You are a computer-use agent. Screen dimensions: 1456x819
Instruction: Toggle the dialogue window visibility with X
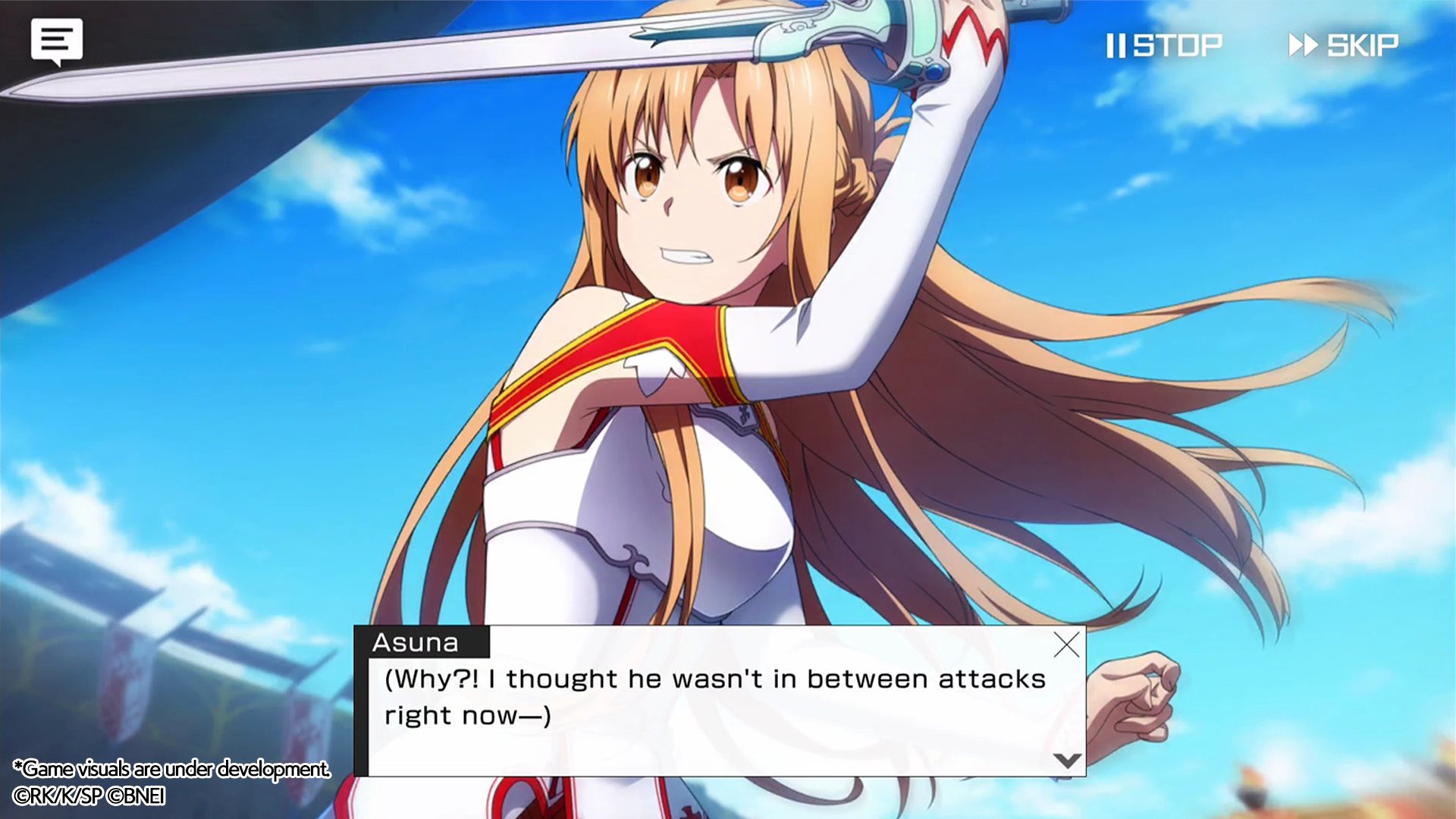click(x=1067, y=645)
